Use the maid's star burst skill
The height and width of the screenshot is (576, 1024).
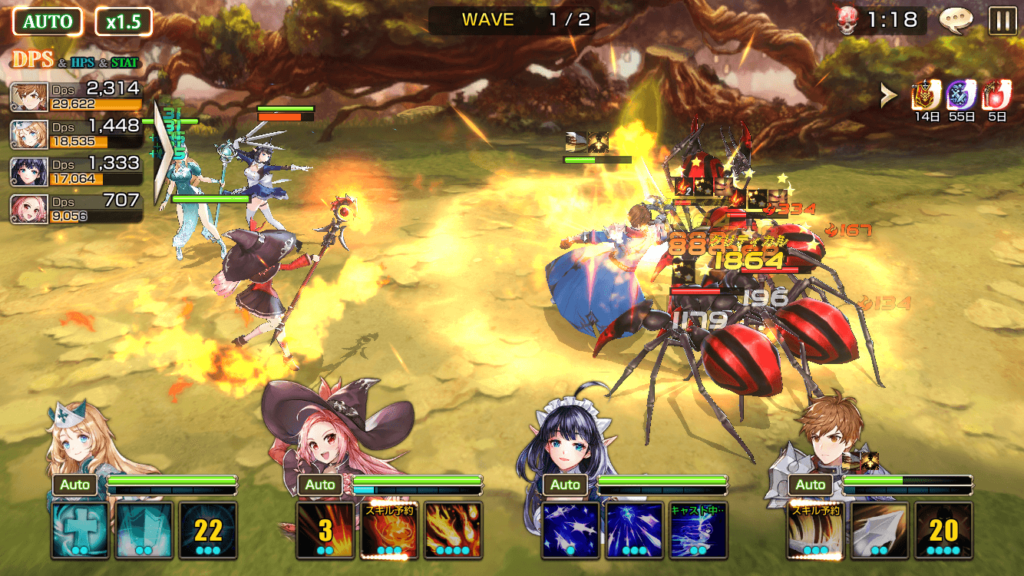(571, 530)
